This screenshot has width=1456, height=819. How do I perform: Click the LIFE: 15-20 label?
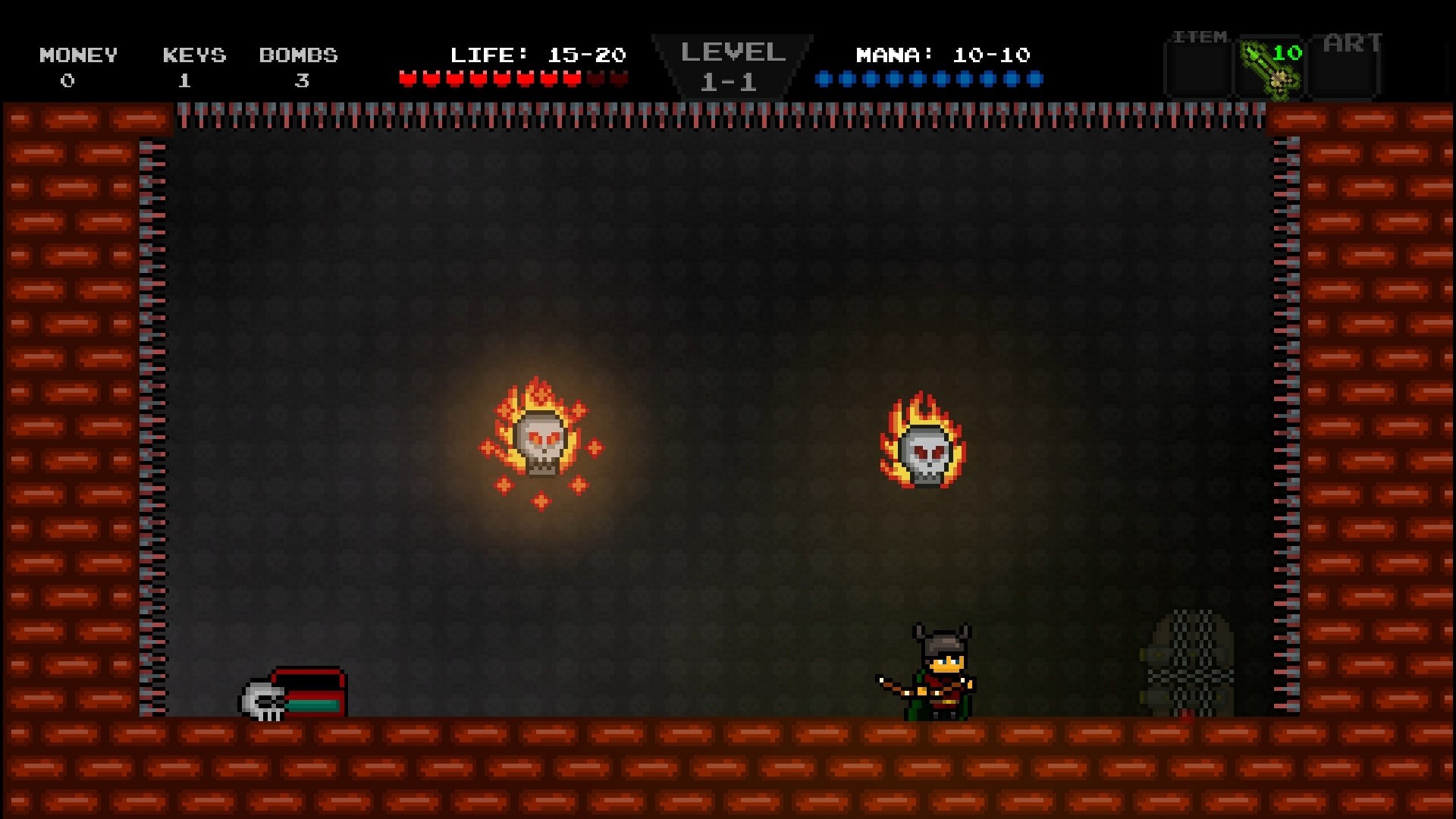(x=538, y=55)
